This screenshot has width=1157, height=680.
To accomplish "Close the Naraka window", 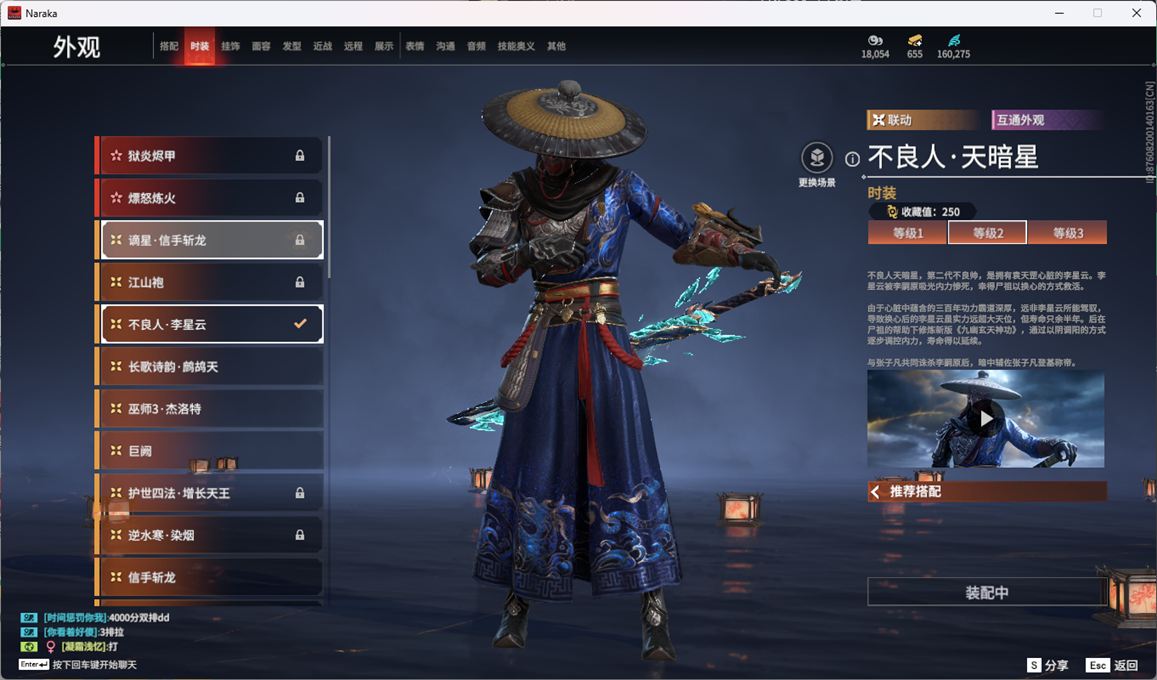I will (1136, 13).
